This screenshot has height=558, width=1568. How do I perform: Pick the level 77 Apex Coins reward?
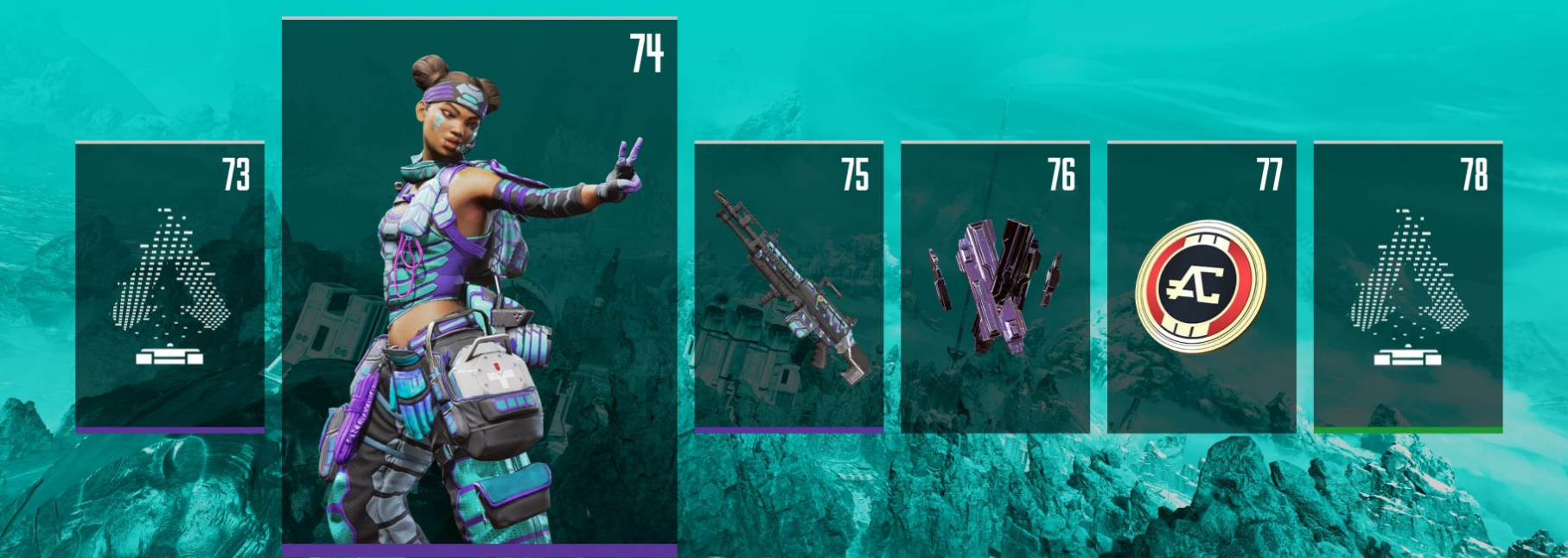(1201, 287)
